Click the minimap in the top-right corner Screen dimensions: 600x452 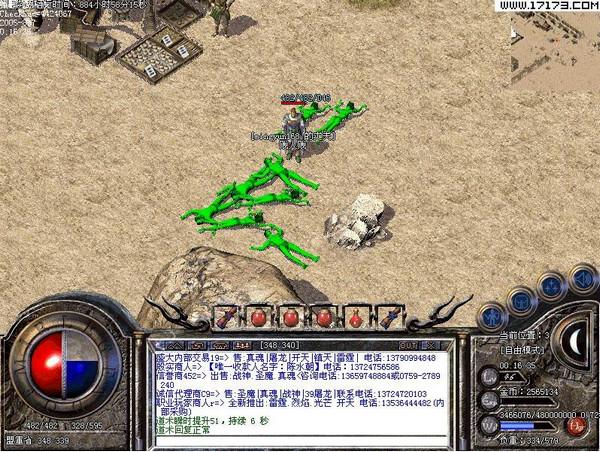coord(555,50)
